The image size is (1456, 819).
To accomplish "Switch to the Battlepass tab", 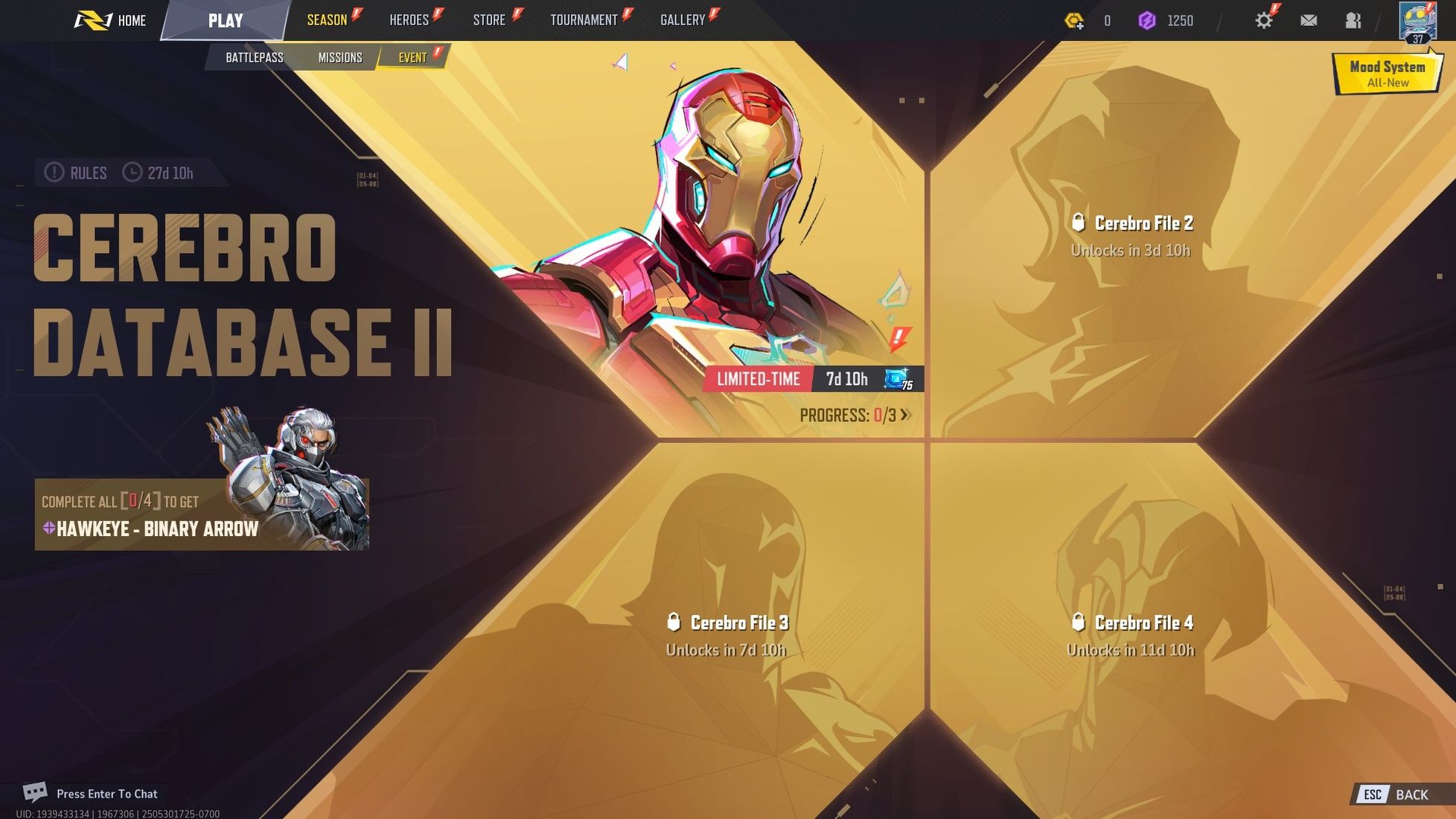I will [x=253, y=57].
